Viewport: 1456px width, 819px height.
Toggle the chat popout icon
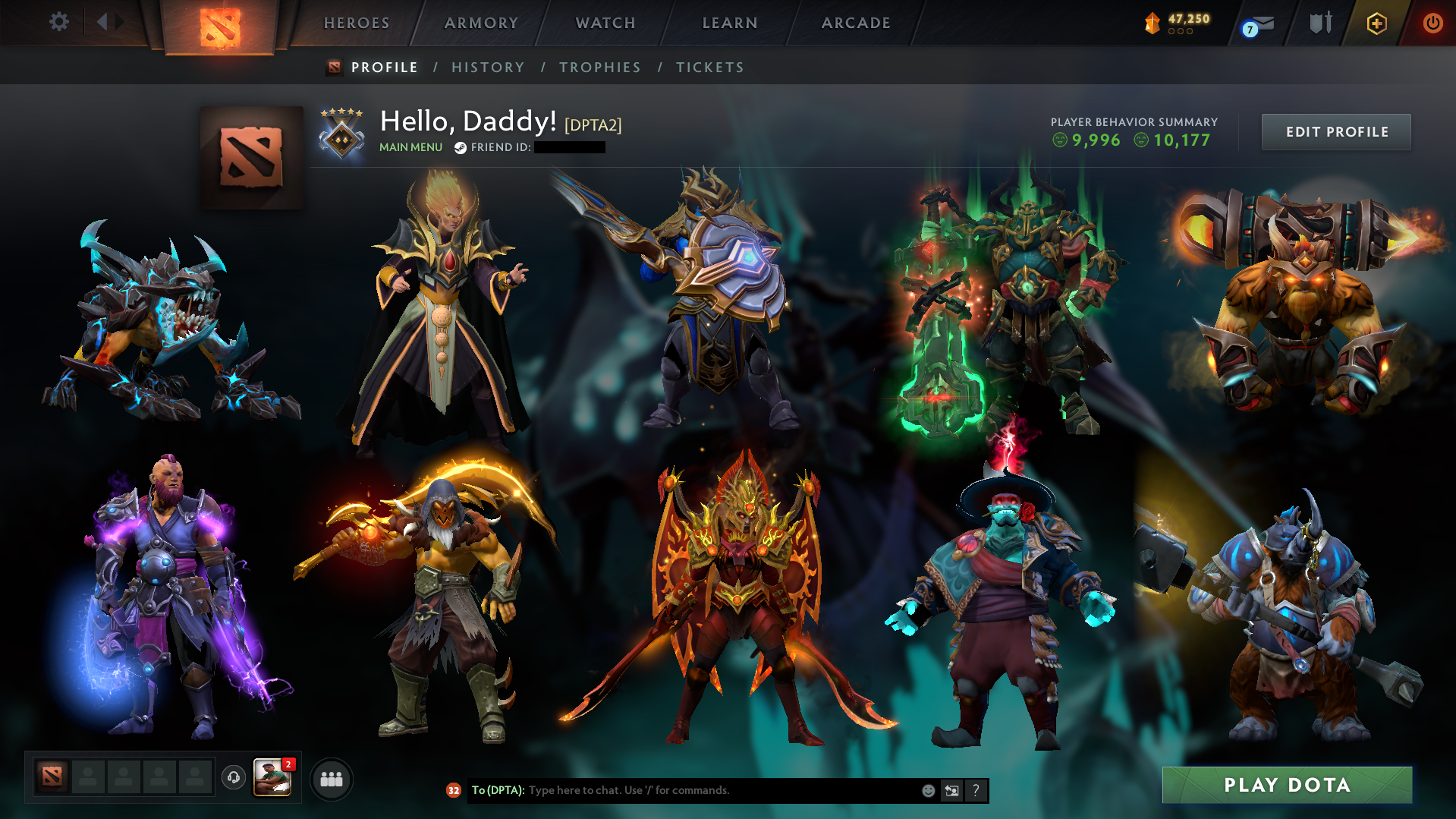pyautogui.click(x=952, y=790)
